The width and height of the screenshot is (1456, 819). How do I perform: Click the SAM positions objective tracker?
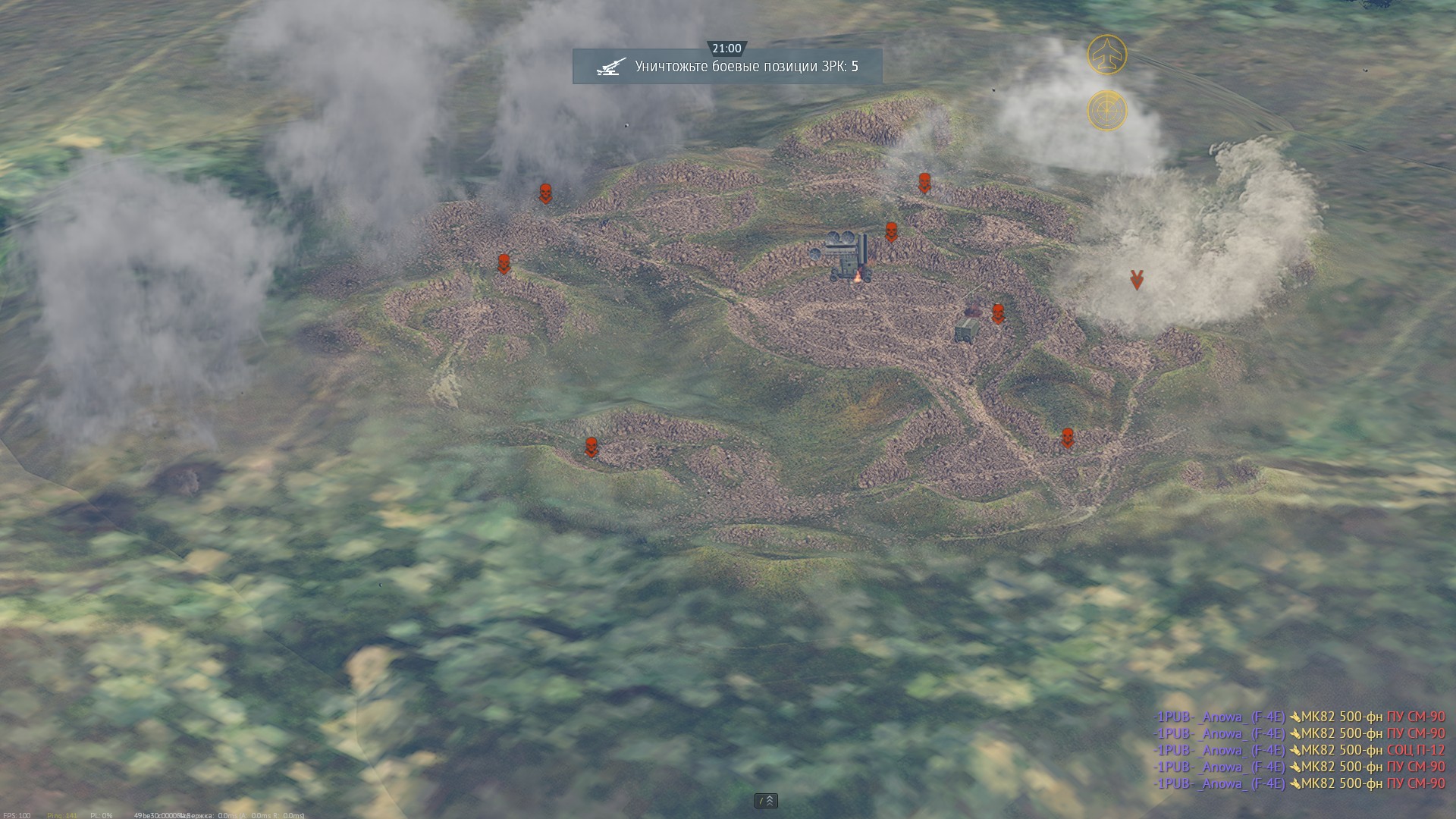coord(726,67)
